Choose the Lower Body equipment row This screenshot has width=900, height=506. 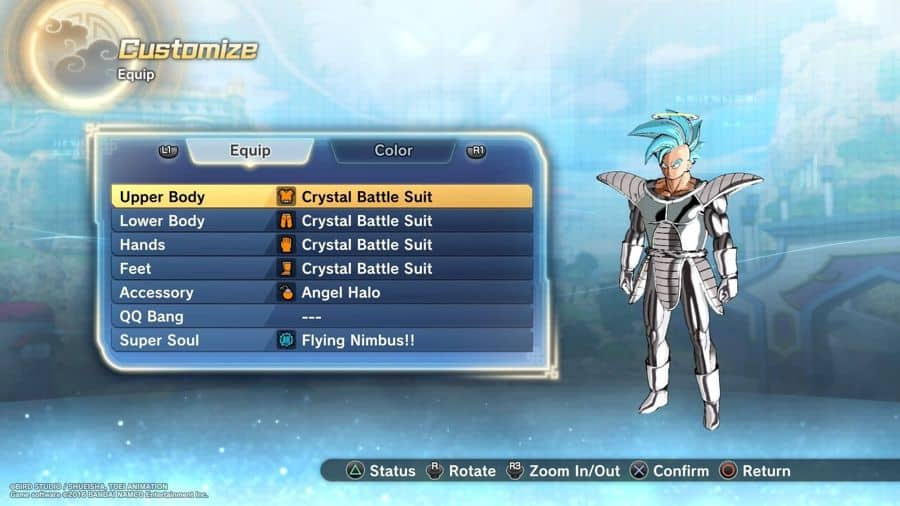click(322, 221)
